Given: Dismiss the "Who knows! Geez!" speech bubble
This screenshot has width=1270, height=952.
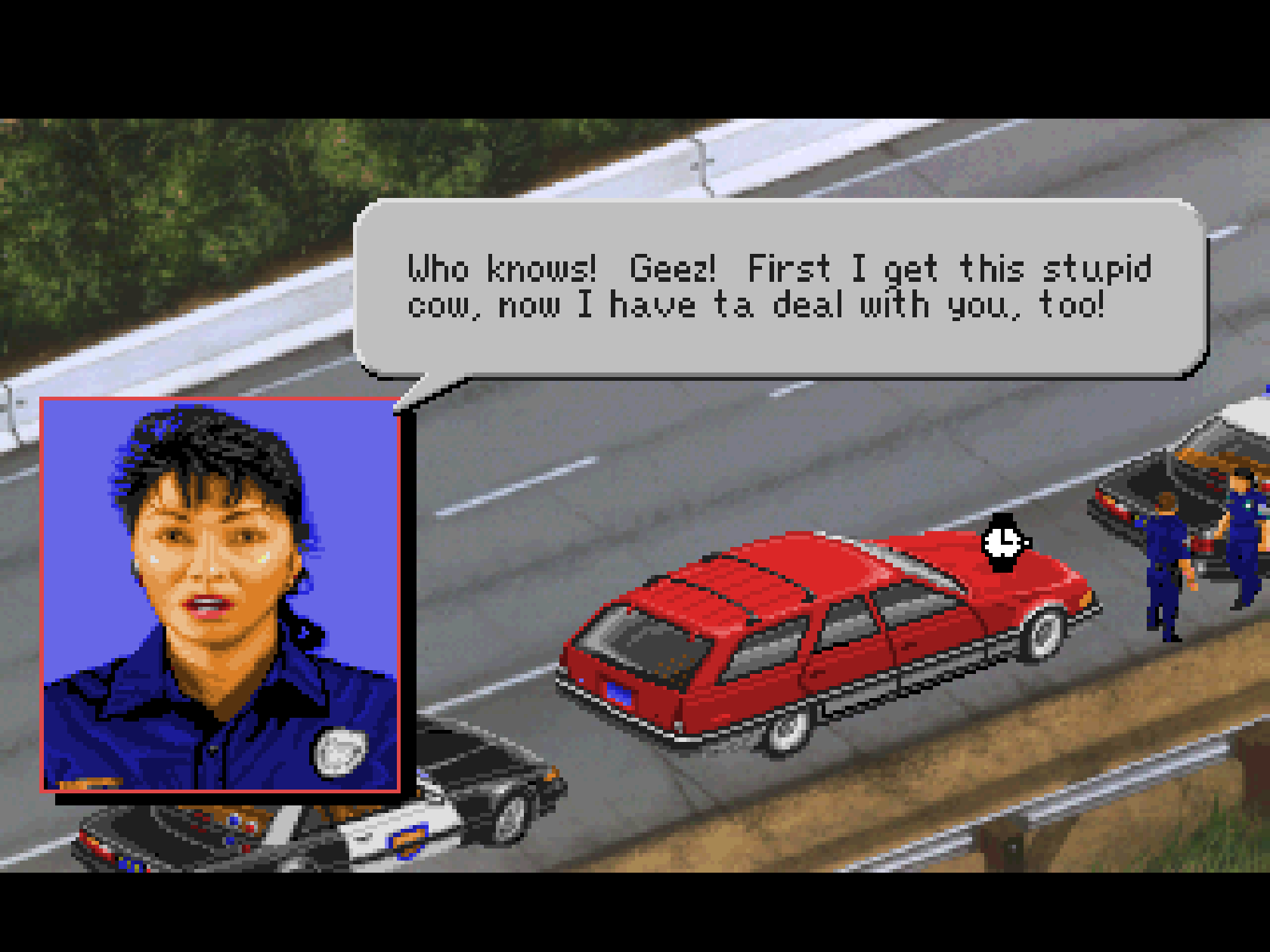Looking at the screenshot, I should point(779,287).
